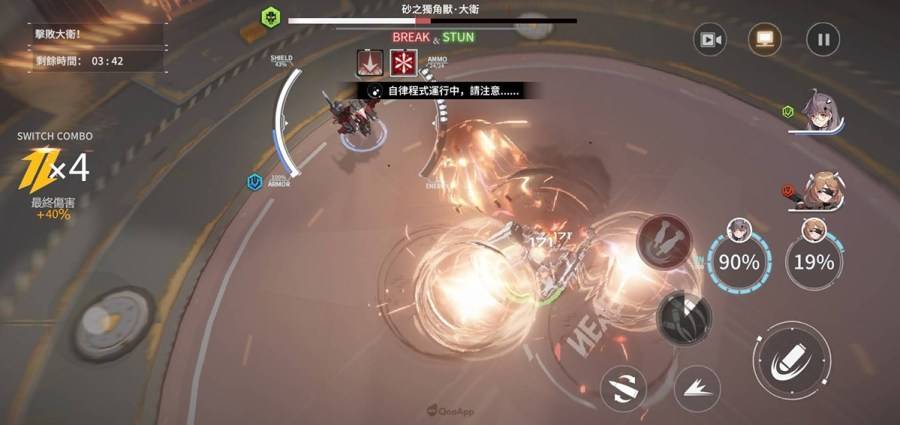
Task: Use the claw weapon skill button
Action: [684, 315]
